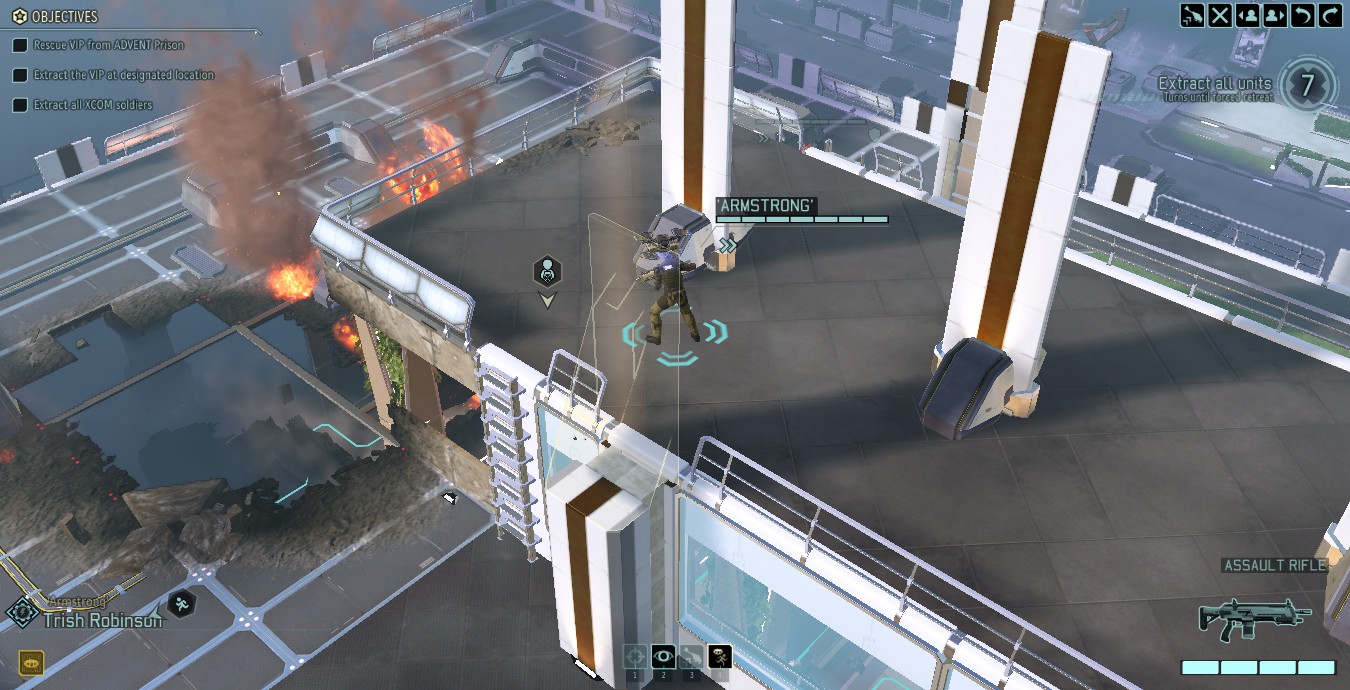
Task: Activate the Overwatch eye ability
Action: pos(663,656)
